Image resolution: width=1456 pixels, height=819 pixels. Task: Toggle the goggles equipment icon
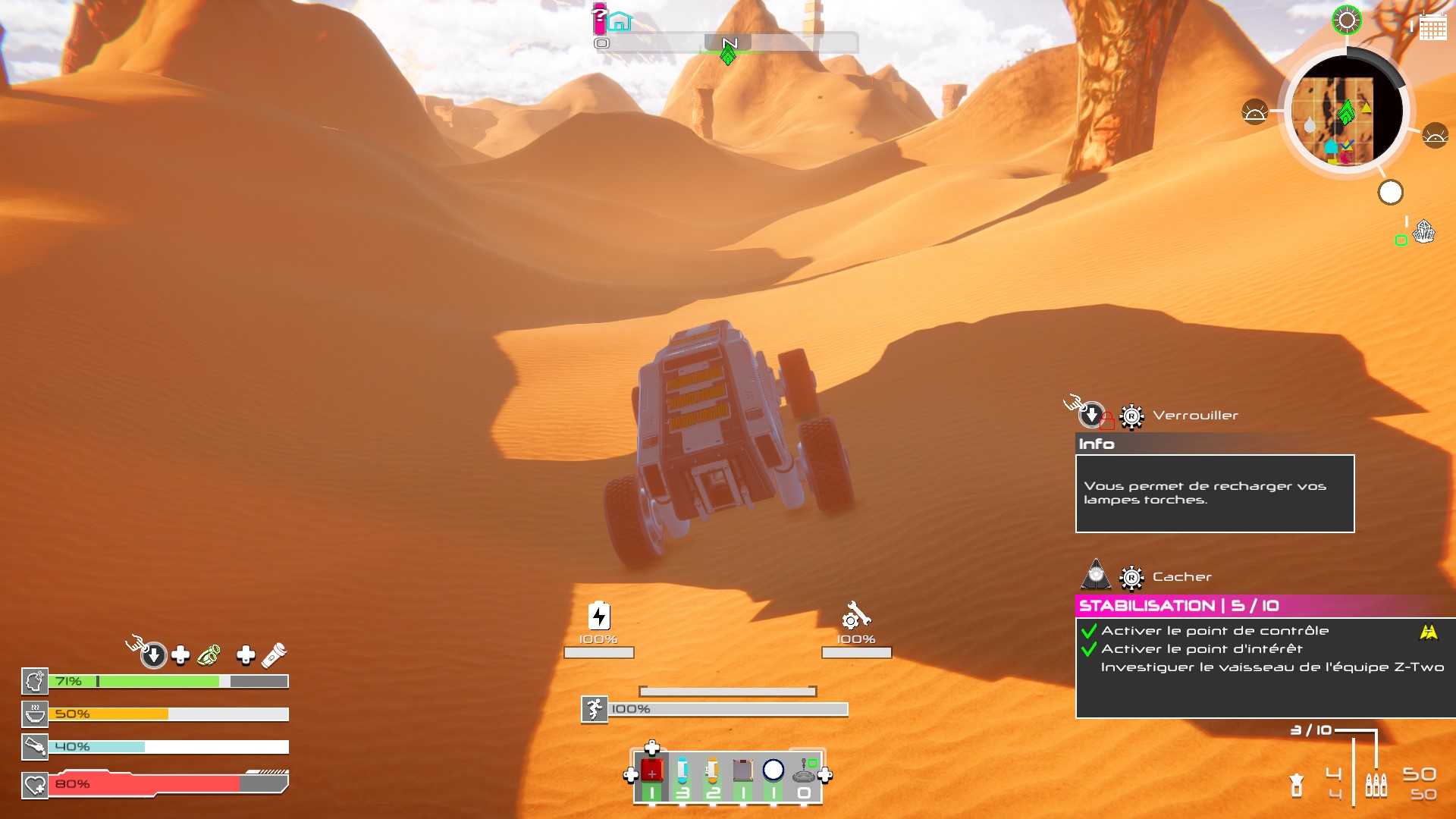209,655
